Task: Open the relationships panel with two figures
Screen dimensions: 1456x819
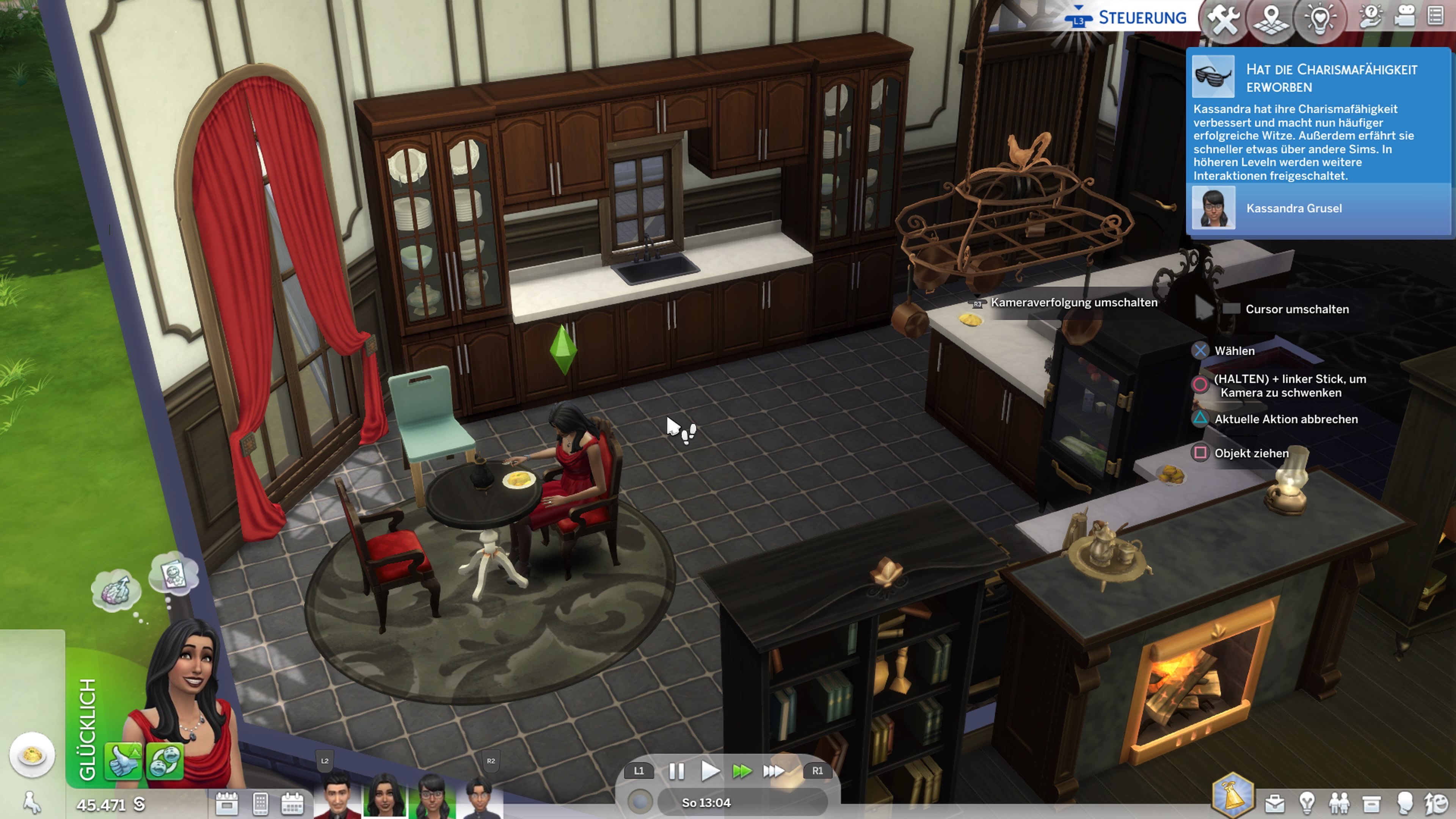Action: [x=1340, y=803]
